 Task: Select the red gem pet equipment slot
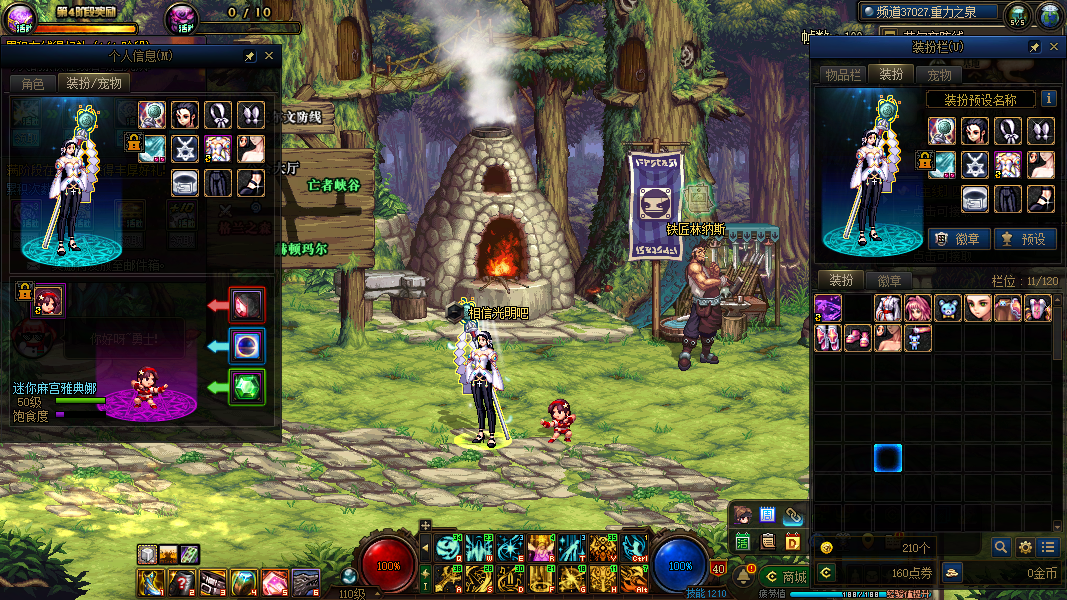(246, 304)
